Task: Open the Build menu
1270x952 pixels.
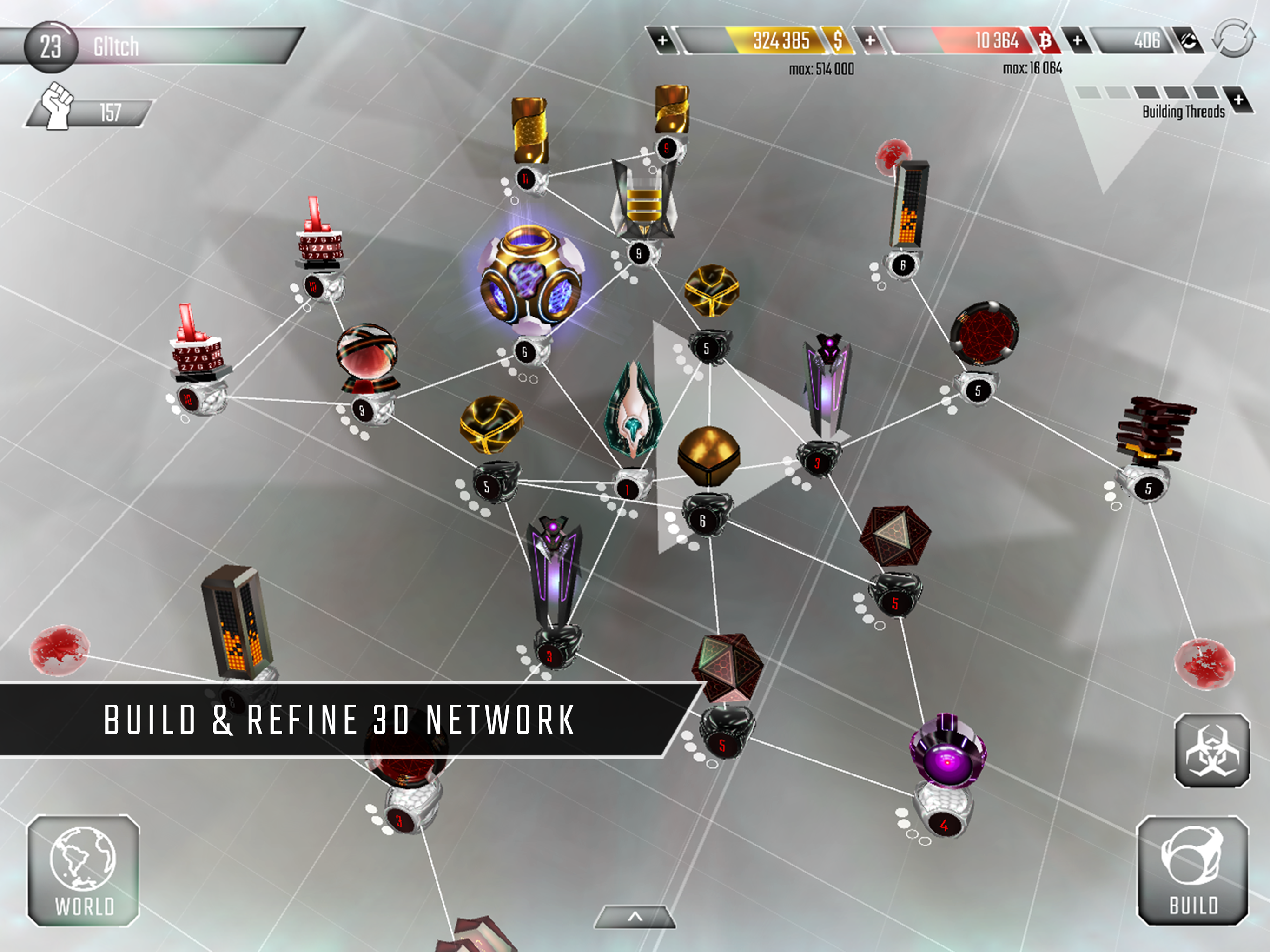Action: 1193,871
